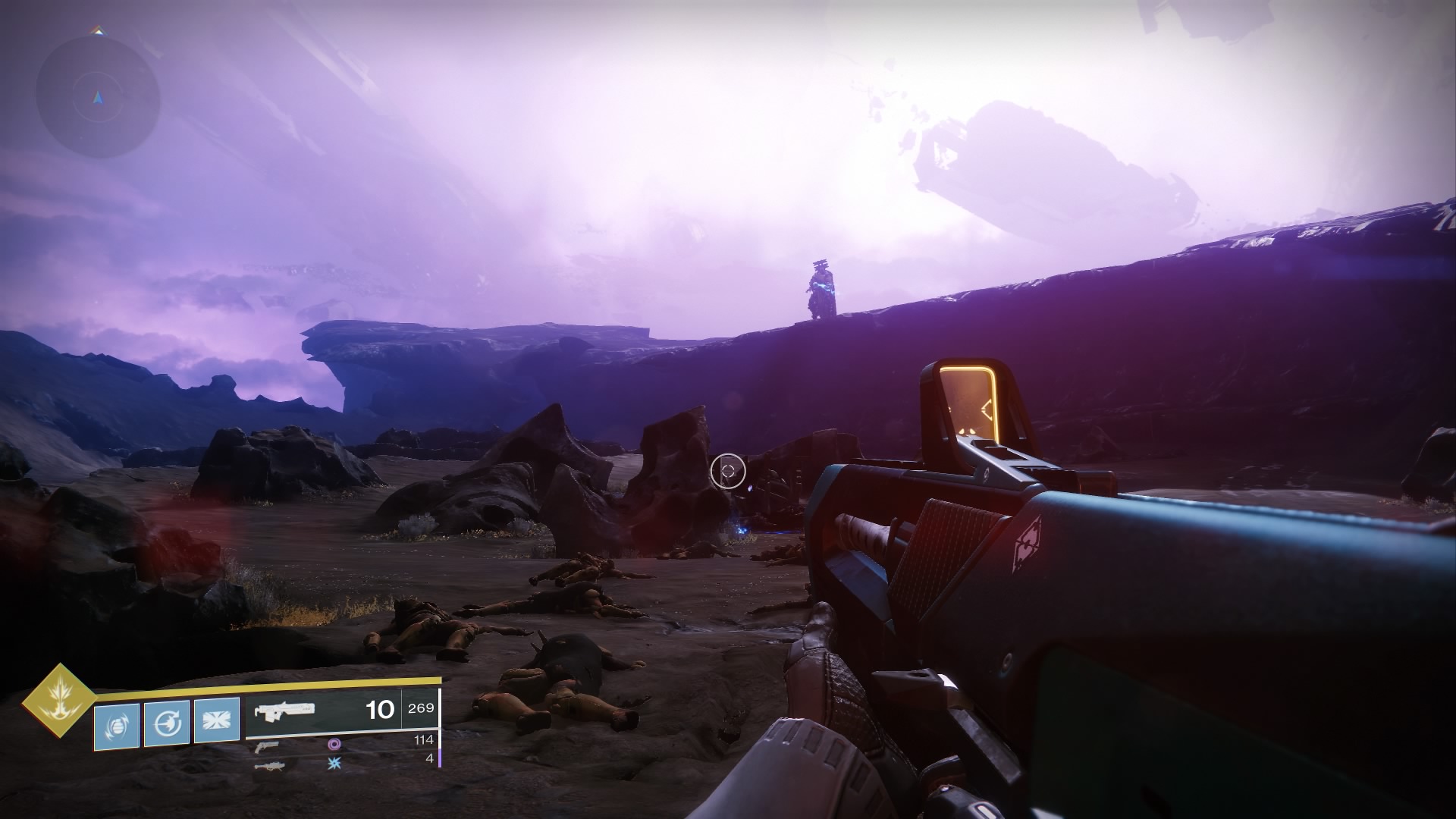Image resolution: width=1456 pixels, height=819 pixels.
Task: Click the circular radar in the corner
Action: point(99,97)
